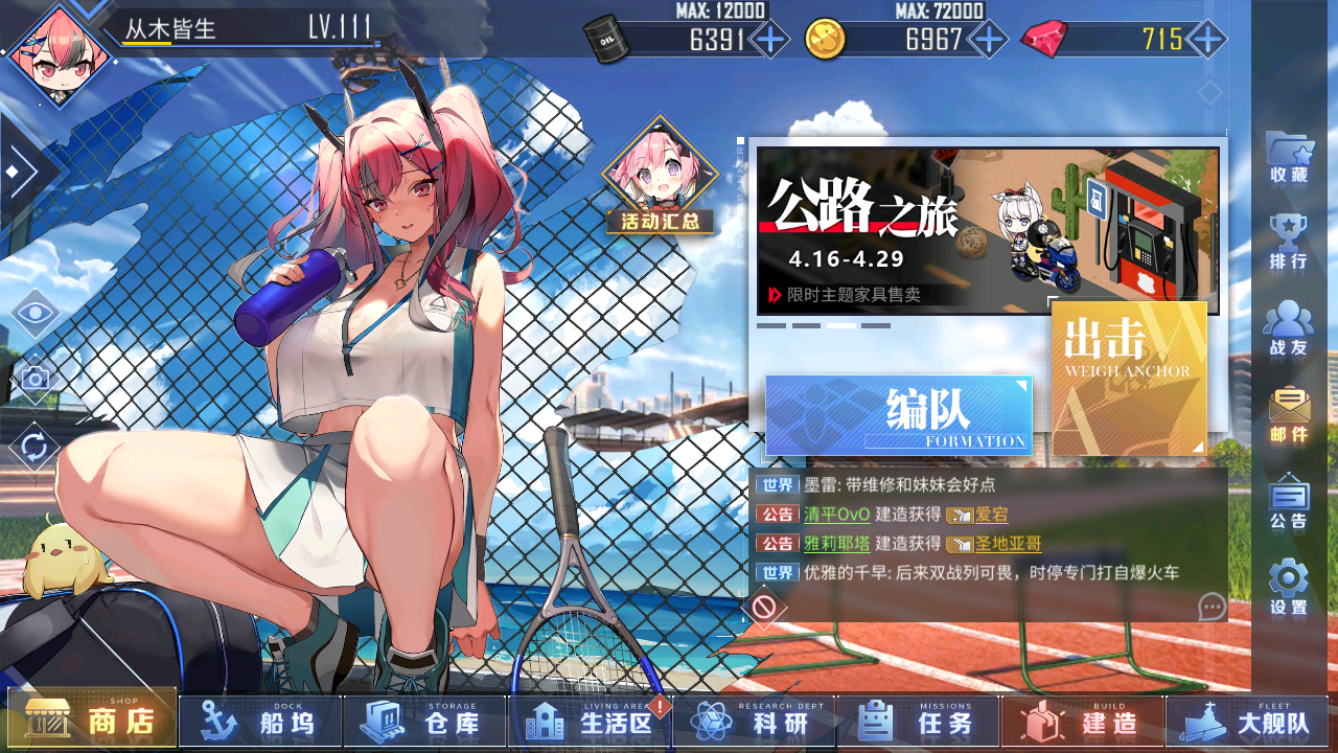
Task: Open the 设置 settings menu
Action: pos(1287,580)
